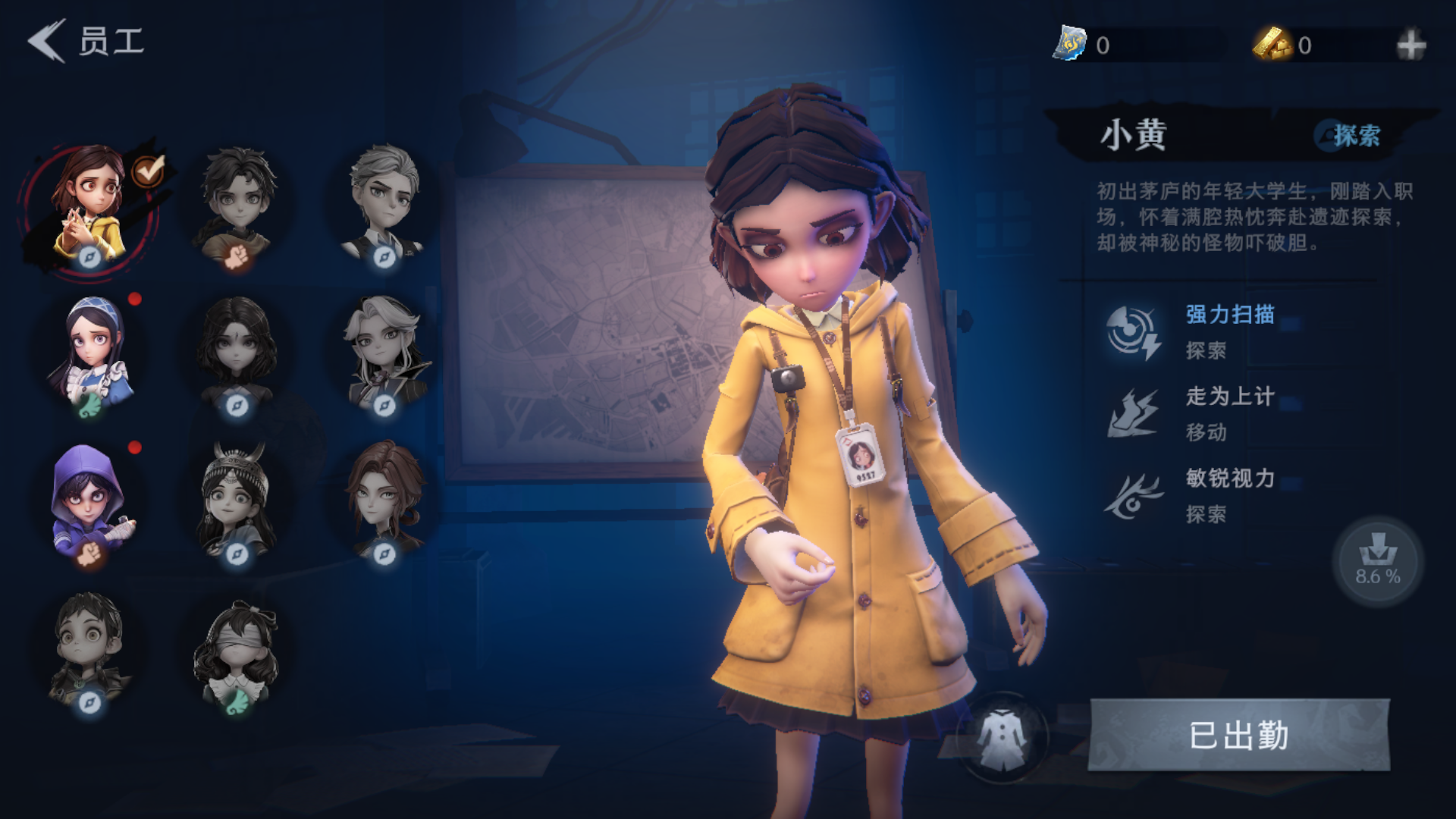Open the download progress indicator
The width and height of the screenshot is (1456, 819).
[1378, 561]
